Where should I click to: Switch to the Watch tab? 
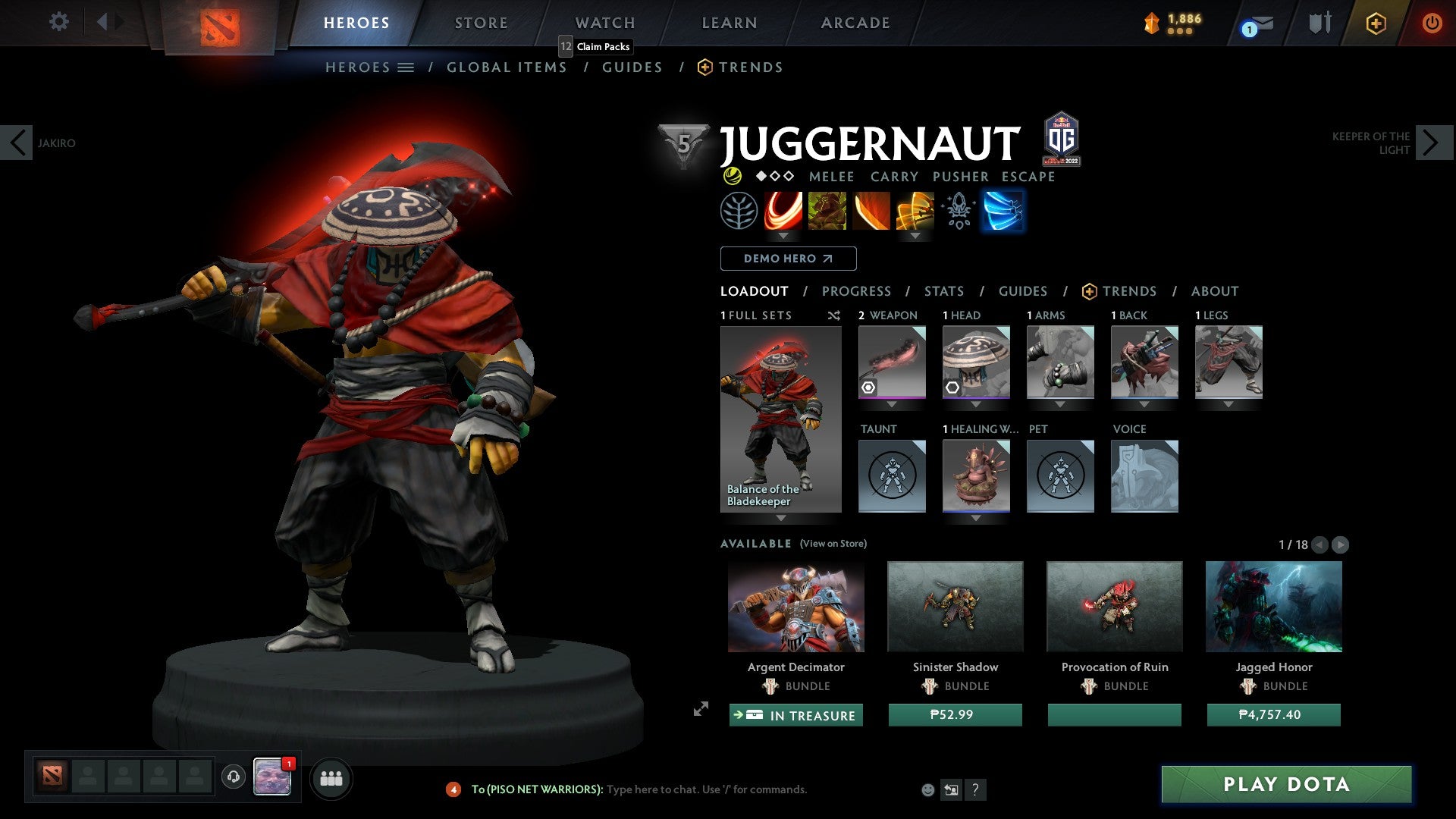click(x=604, y=23)
